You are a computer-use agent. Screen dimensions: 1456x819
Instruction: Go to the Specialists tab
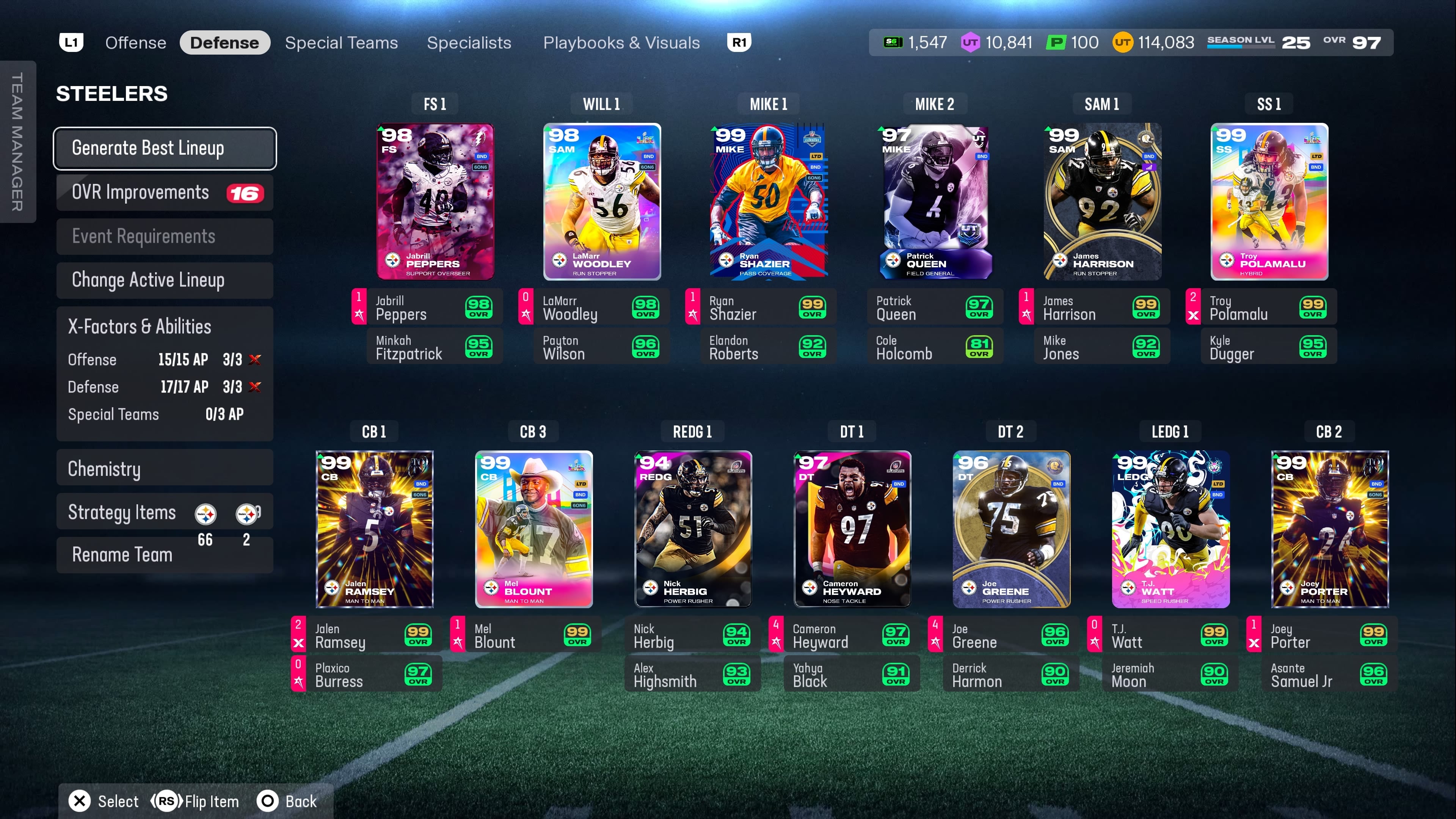(469, 43)
